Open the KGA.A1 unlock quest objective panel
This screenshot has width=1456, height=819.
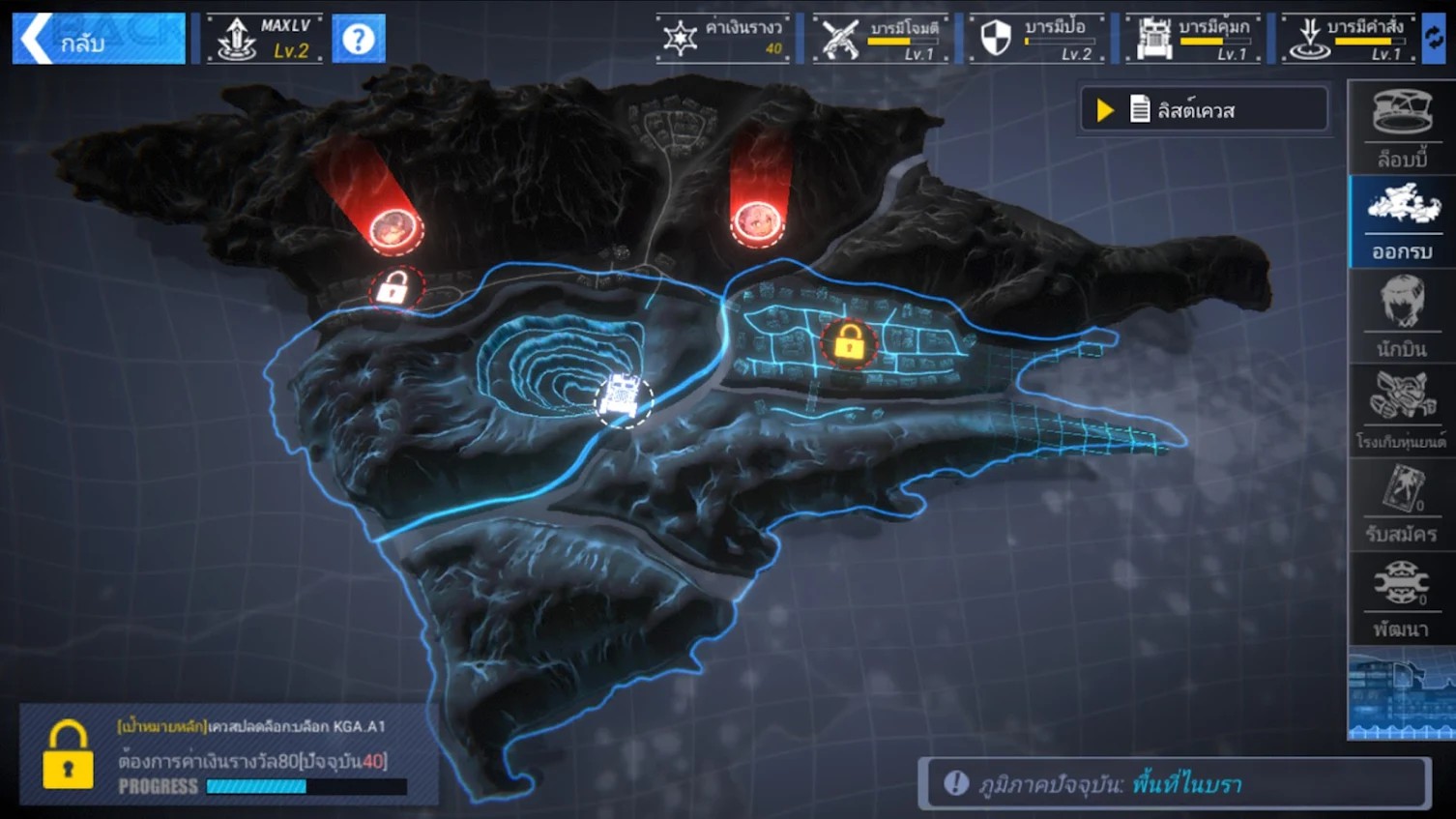(229, 756)
